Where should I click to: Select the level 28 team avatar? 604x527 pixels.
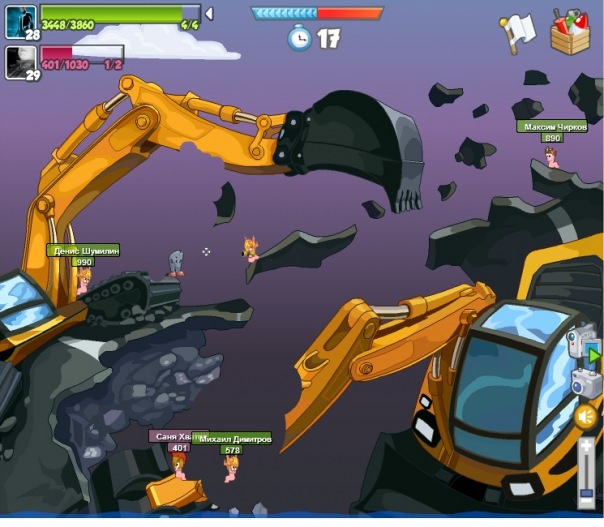(x=21, y=19)
